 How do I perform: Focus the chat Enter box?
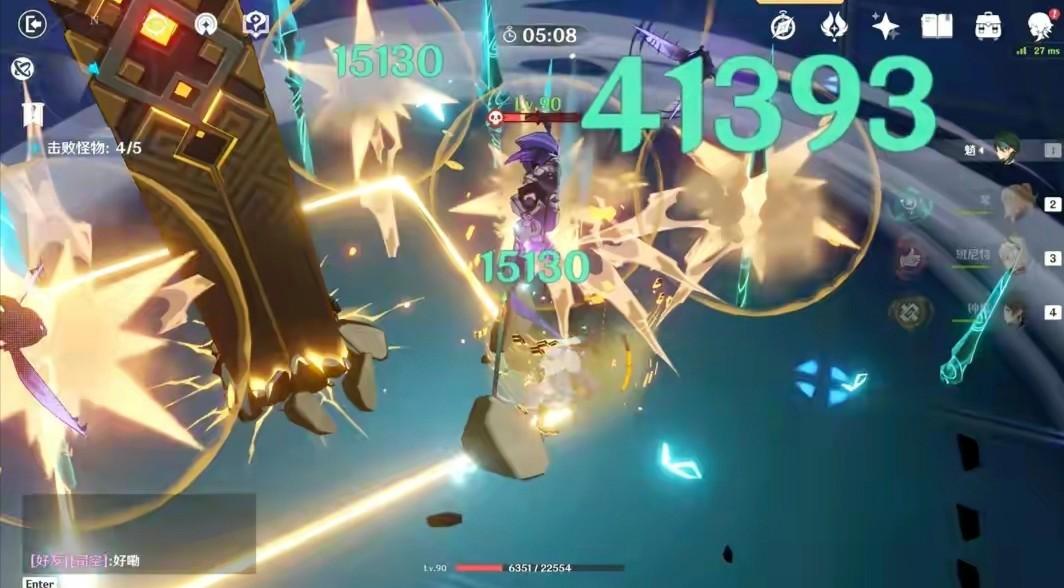[40, 582]
